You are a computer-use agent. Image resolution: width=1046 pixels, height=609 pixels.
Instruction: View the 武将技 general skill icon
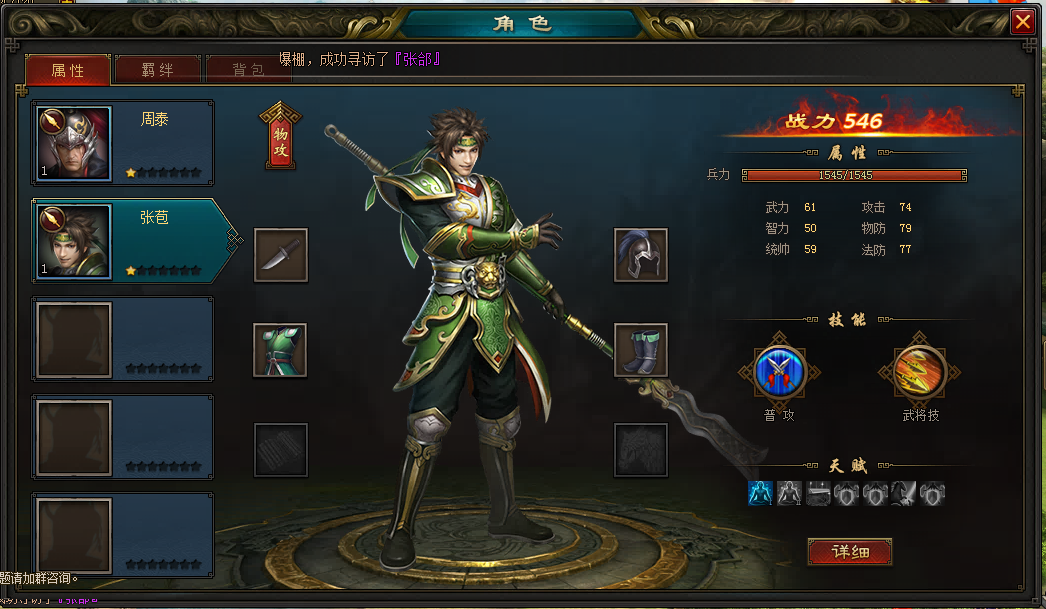[919, 372]
